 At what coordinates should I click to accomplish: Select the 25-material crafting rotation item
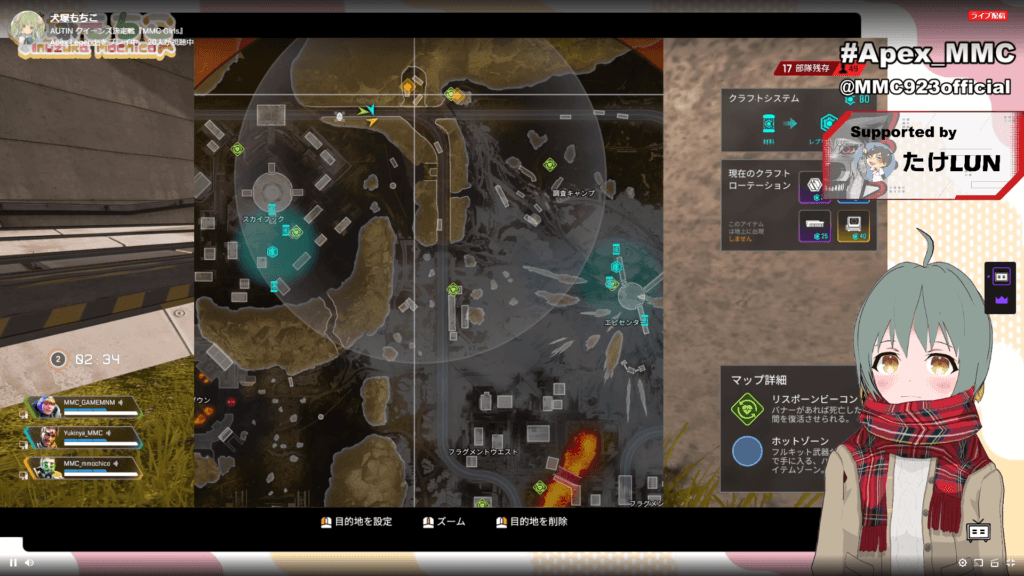coord(814,225)
